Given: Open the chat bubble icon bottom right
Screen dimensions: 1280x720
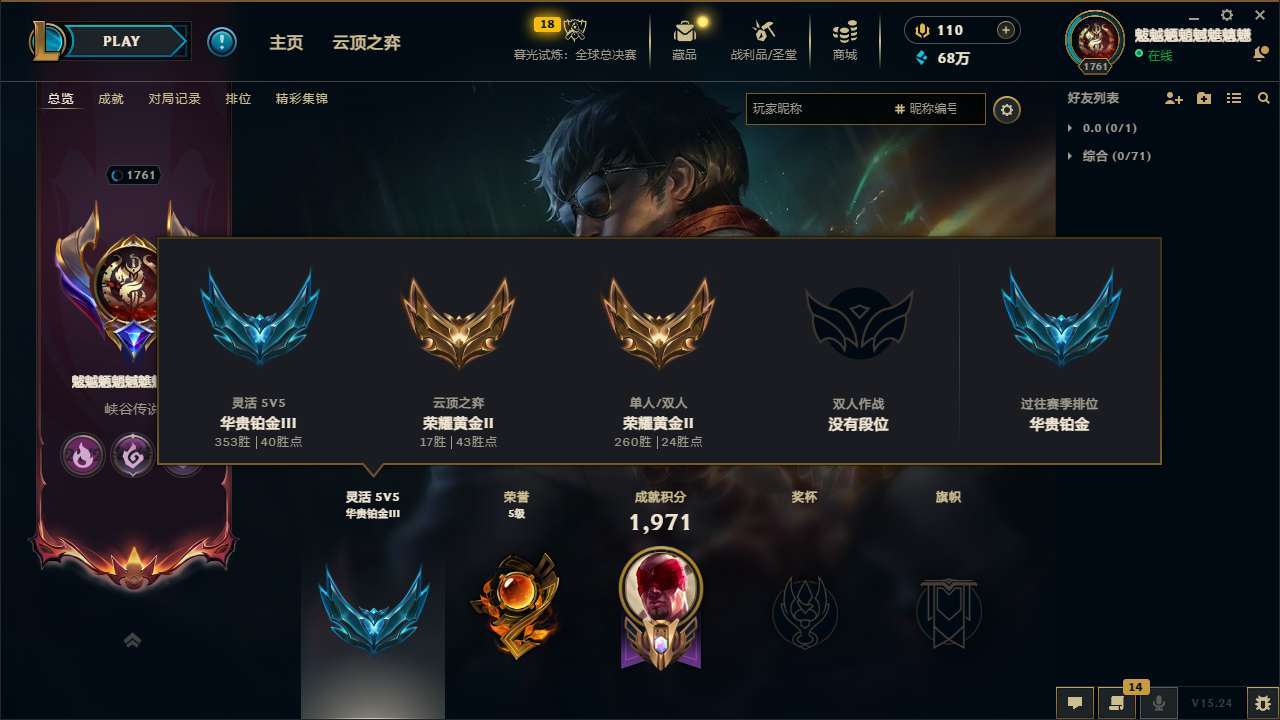Looking at the screenshot, I should click(1074, 703).
